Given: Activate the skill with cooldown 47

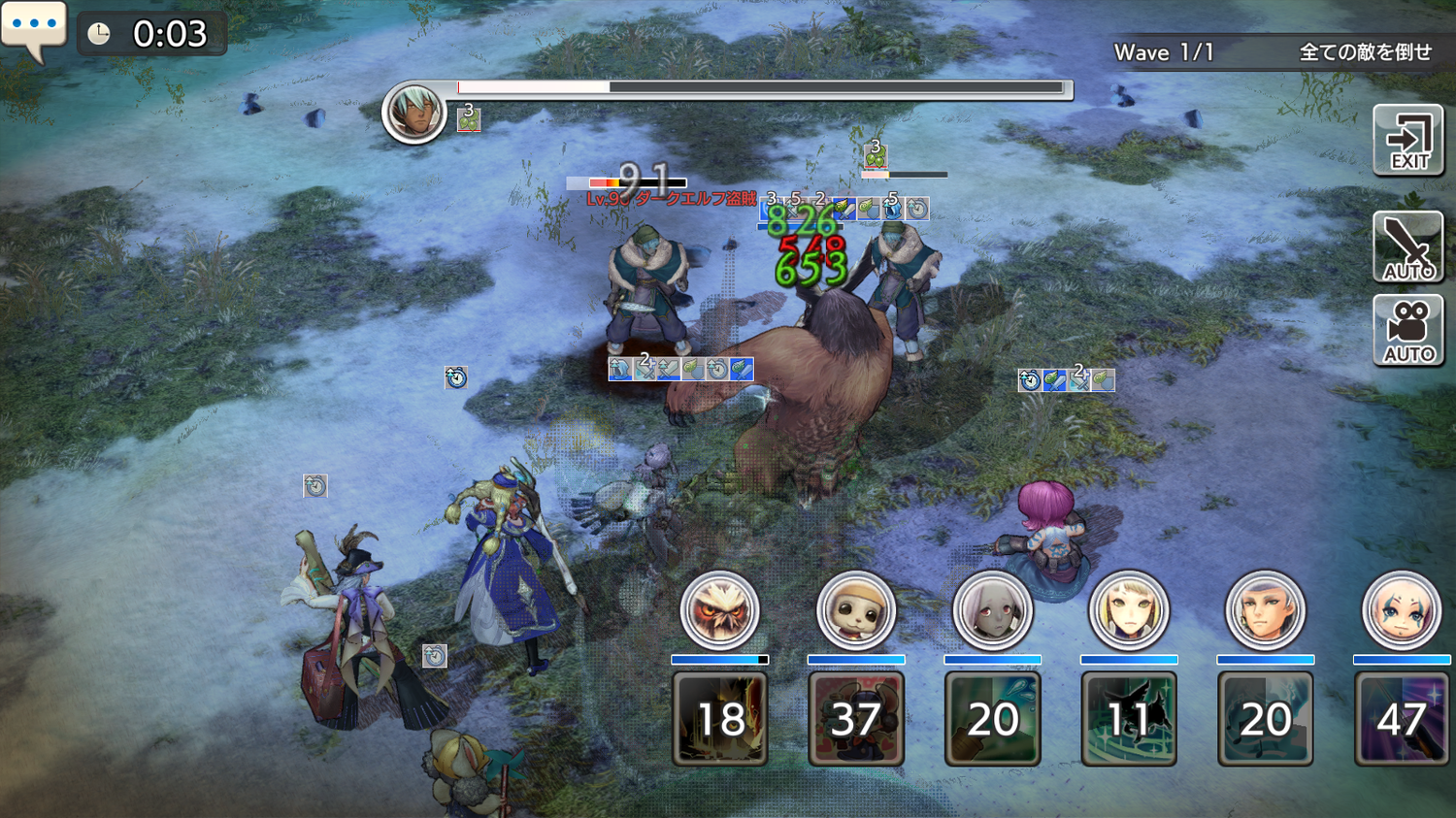Looking at the screenshot, I should [x=1401, y=719].
